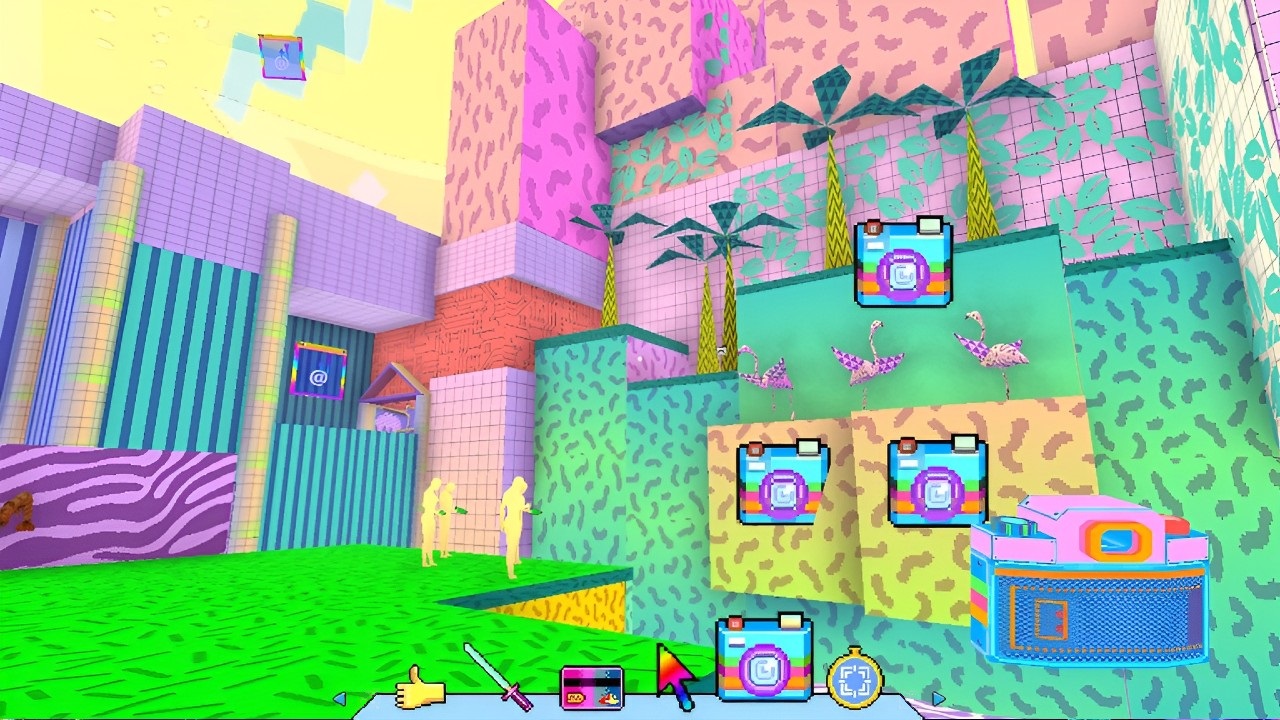Select the thumbs-up gesture icon

tap(422, 690)
